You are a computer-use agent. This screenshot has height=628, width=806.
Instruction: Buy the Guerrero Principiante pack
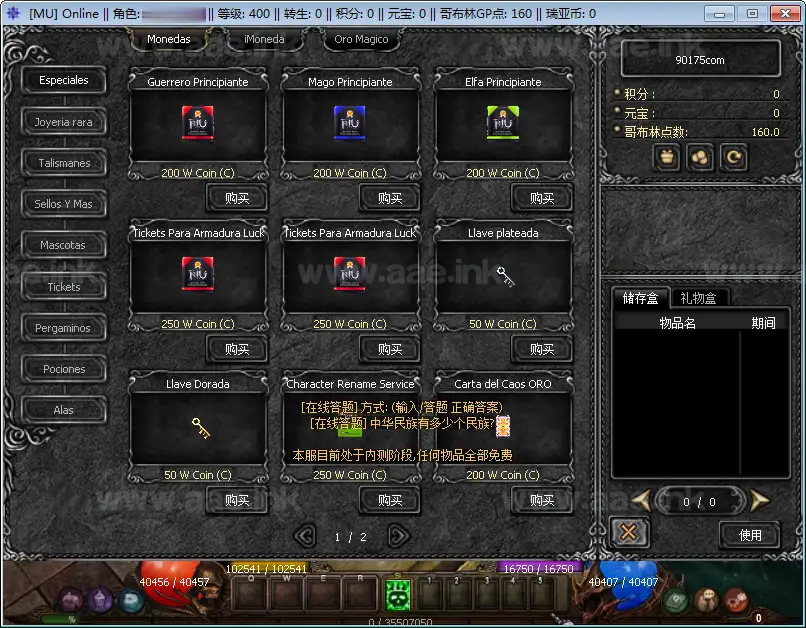[x=237, y=198]
